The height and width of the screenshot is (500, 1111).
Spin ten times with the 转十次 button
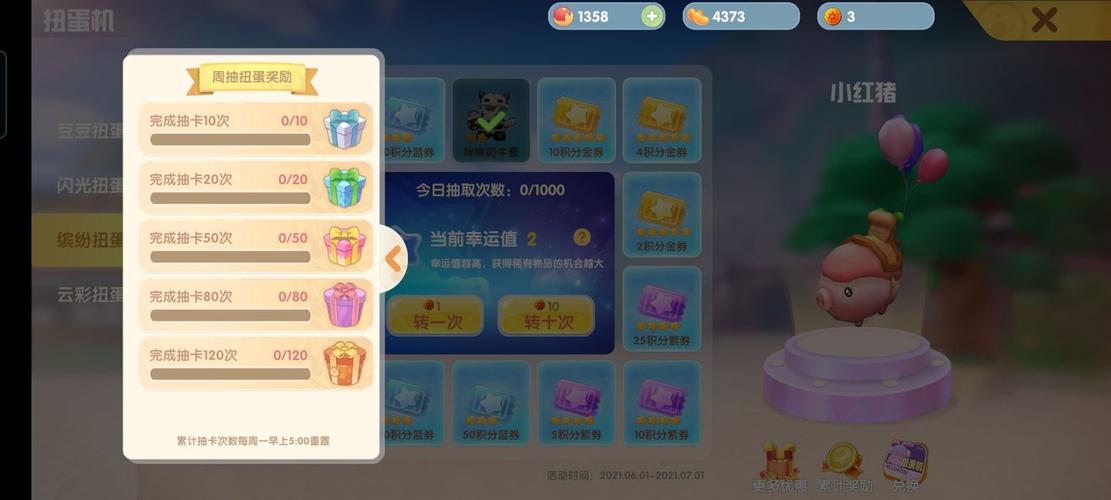pyautogui.click(x=546, y=316)
